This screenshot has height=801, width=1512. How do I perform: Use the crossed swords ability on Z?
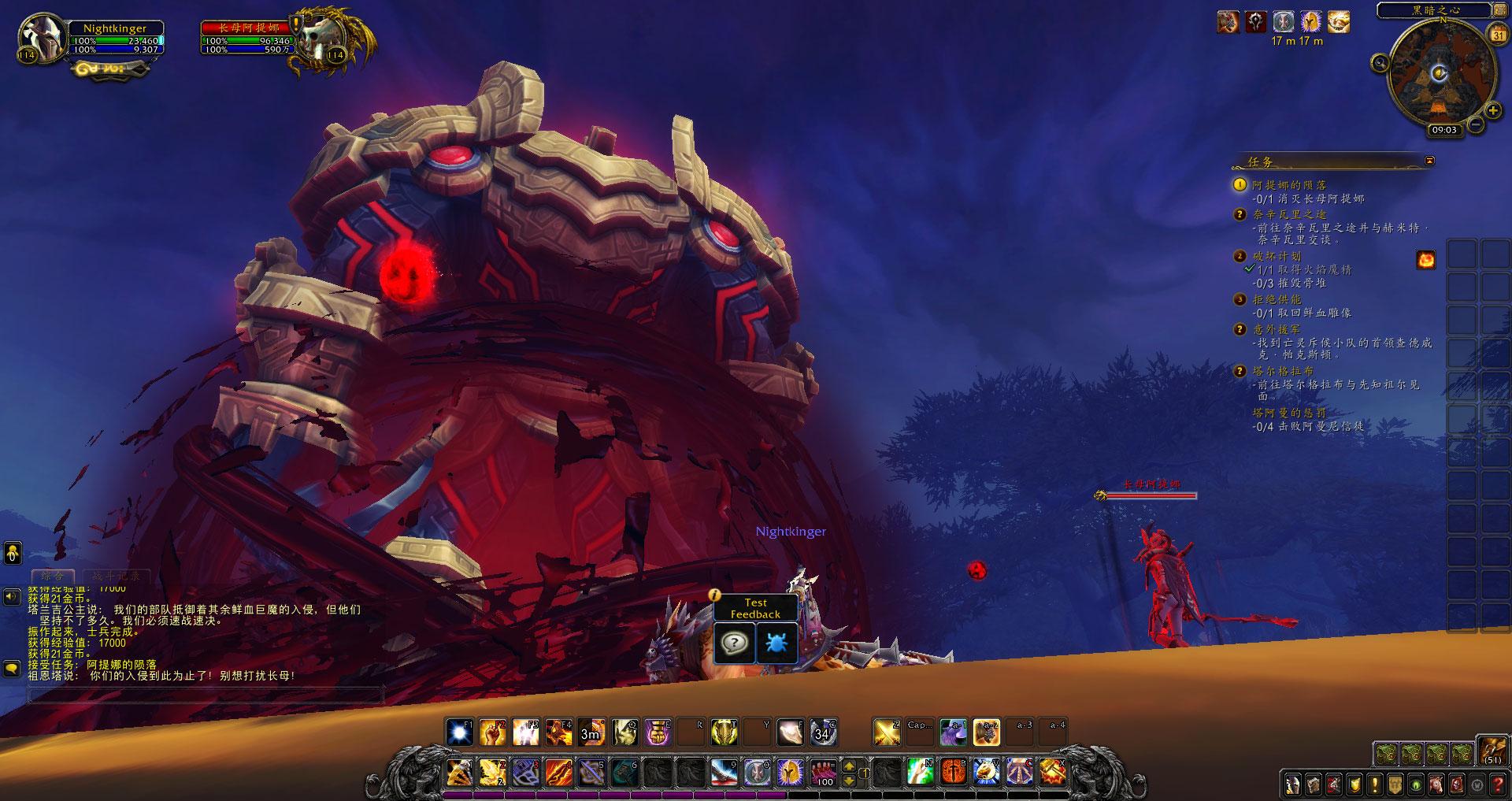tap(887, 732)
